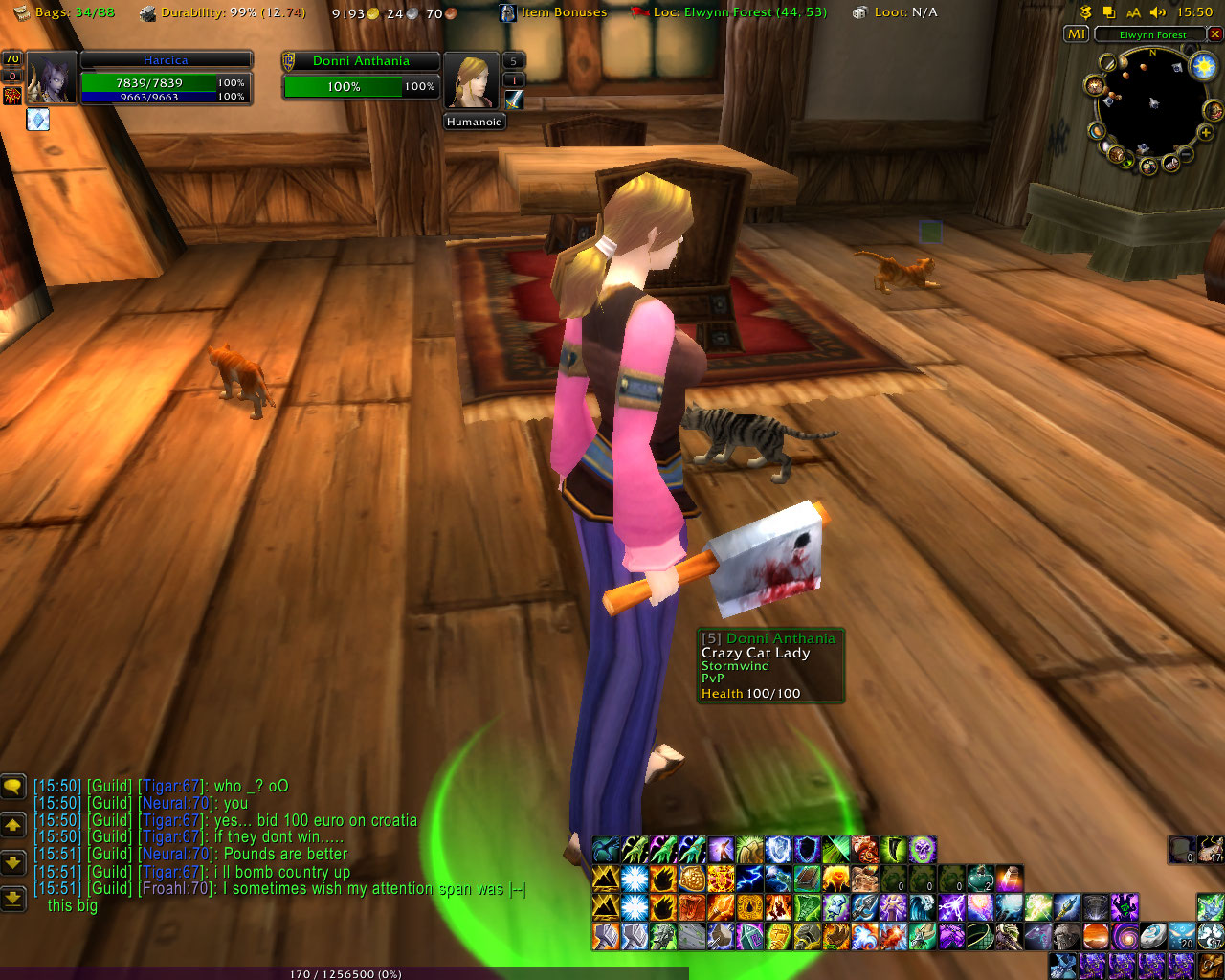Select Harcica's player portrait
Image resolution: width=1225 pixels, height=980 pixels.
(52, 78)
